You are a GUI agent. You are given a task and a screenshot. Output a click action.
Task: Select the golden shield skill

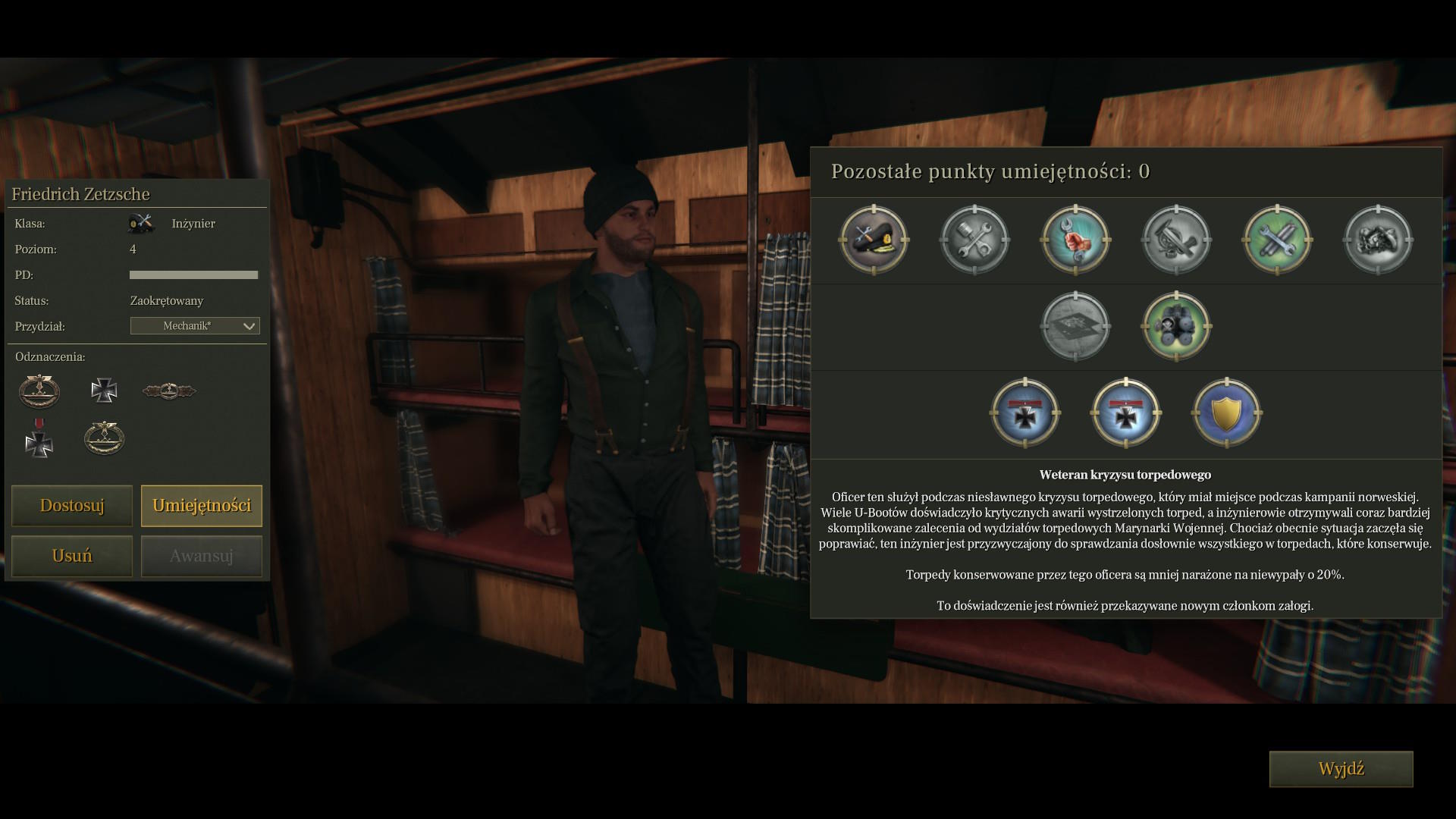coord(1226,413)
